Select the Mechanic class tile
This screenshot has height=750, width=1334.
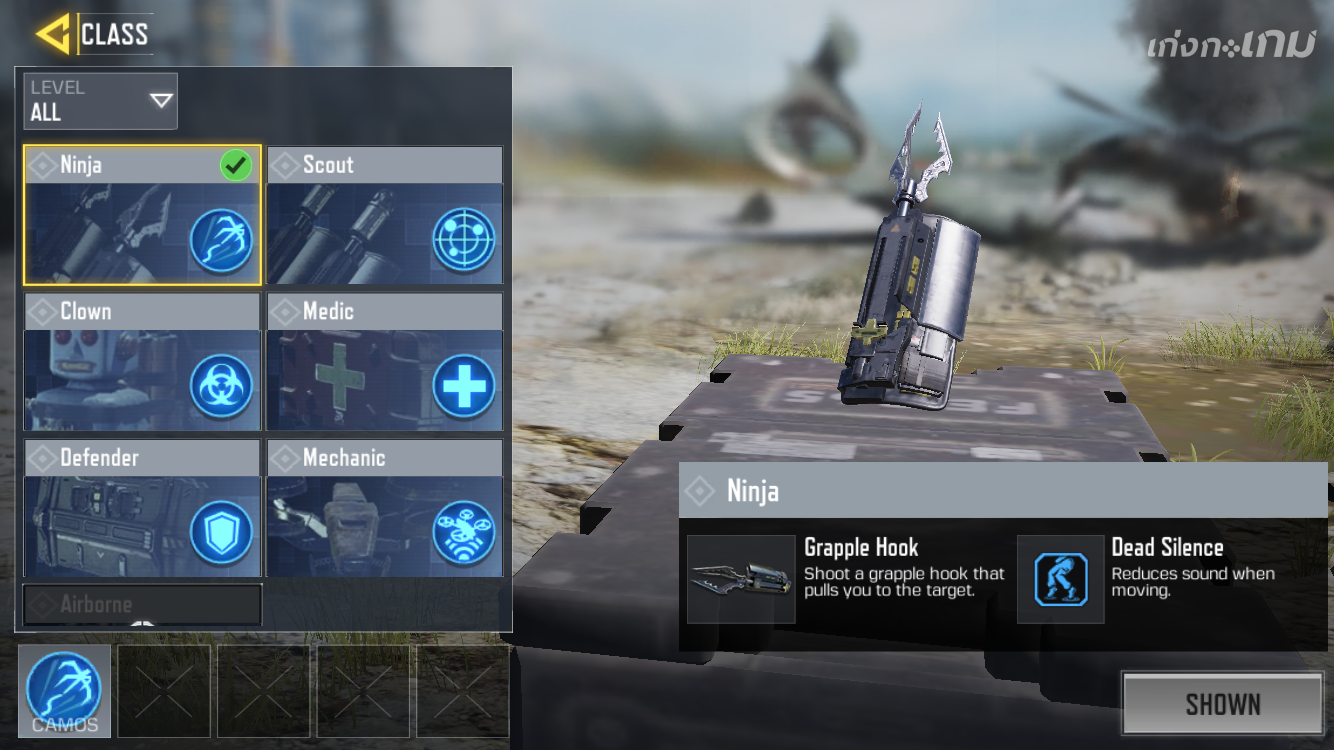385,508
